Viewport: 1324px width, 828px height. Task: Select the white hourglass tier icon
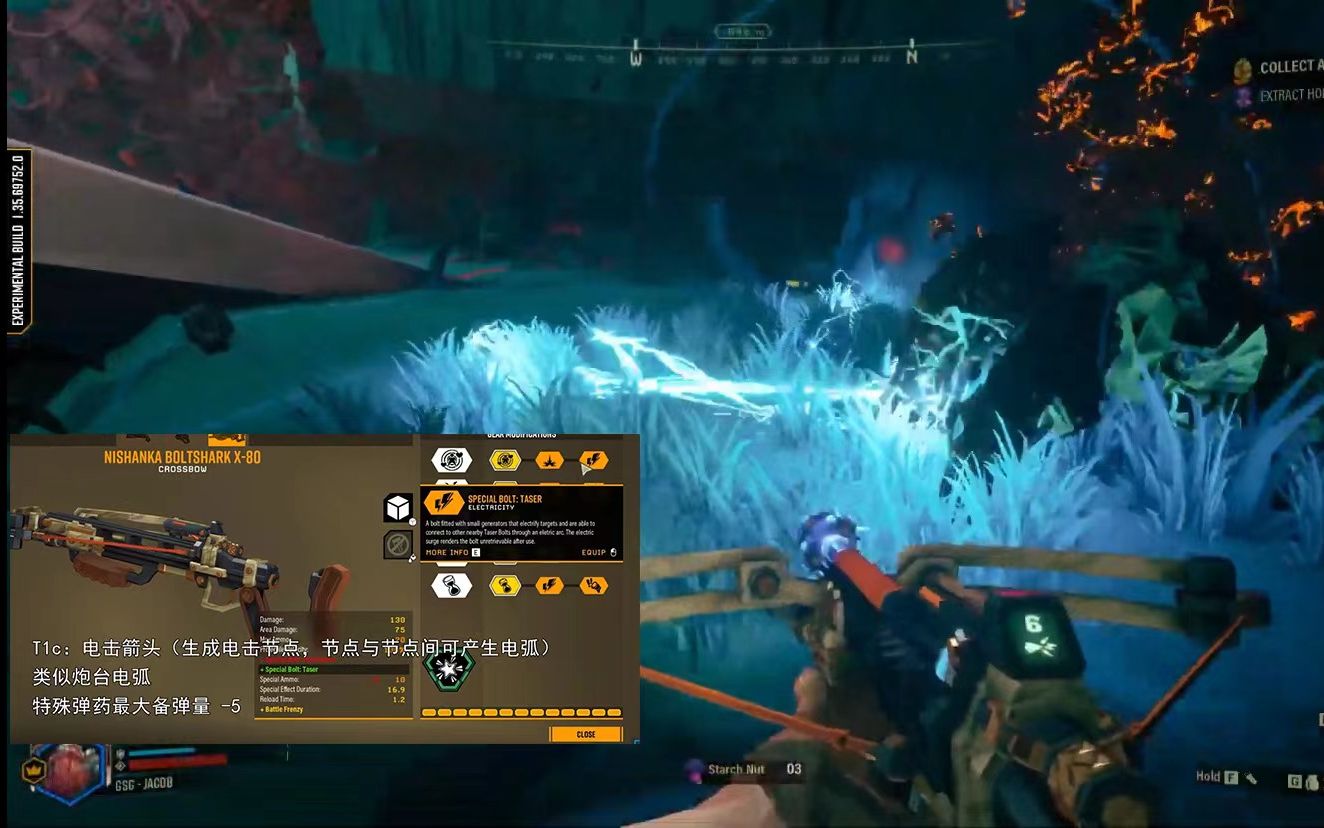coord(452,585)
